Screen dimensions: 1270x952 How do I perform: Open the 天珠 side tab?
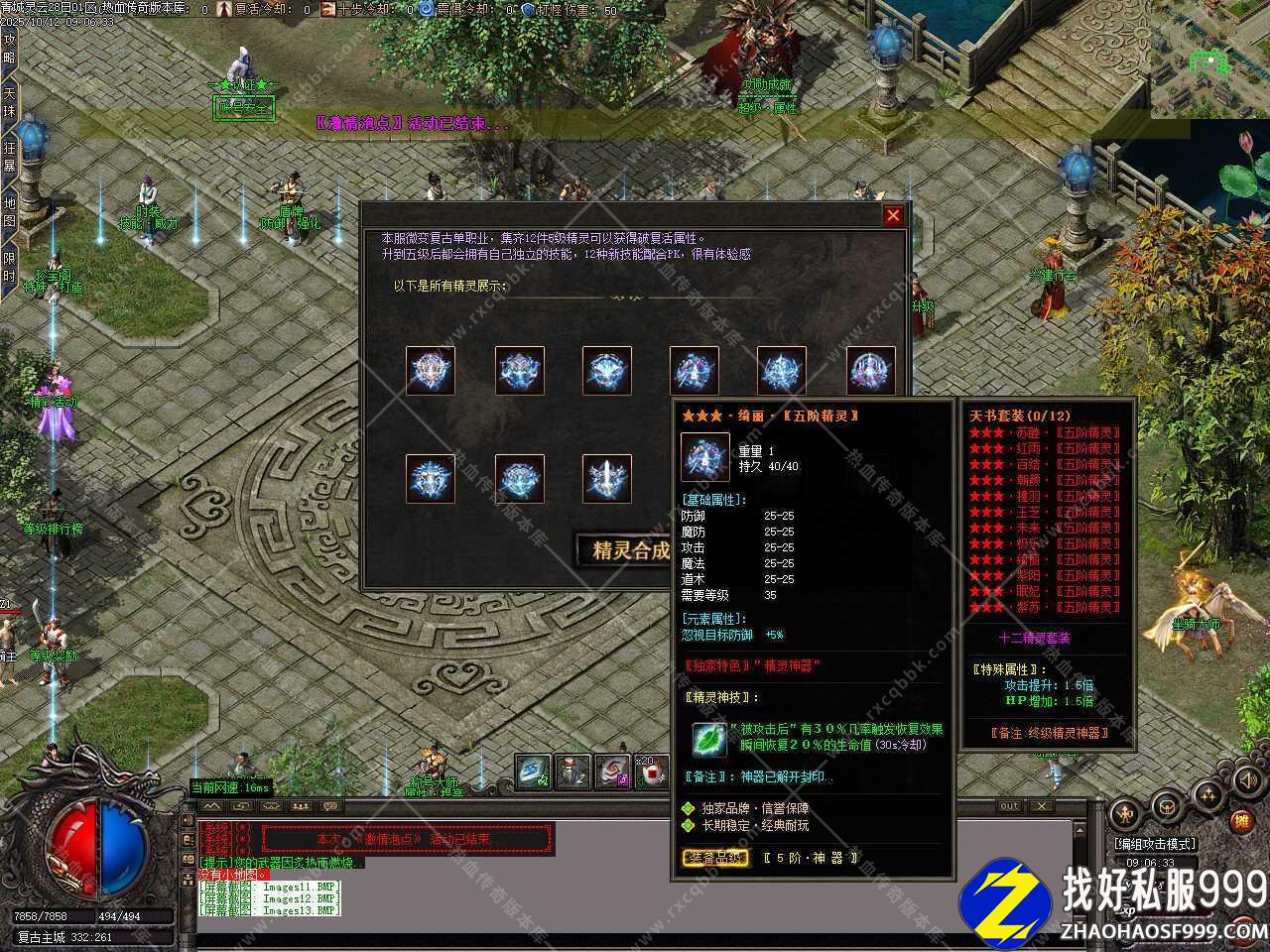pyautogui.click(x=10, y=103)
